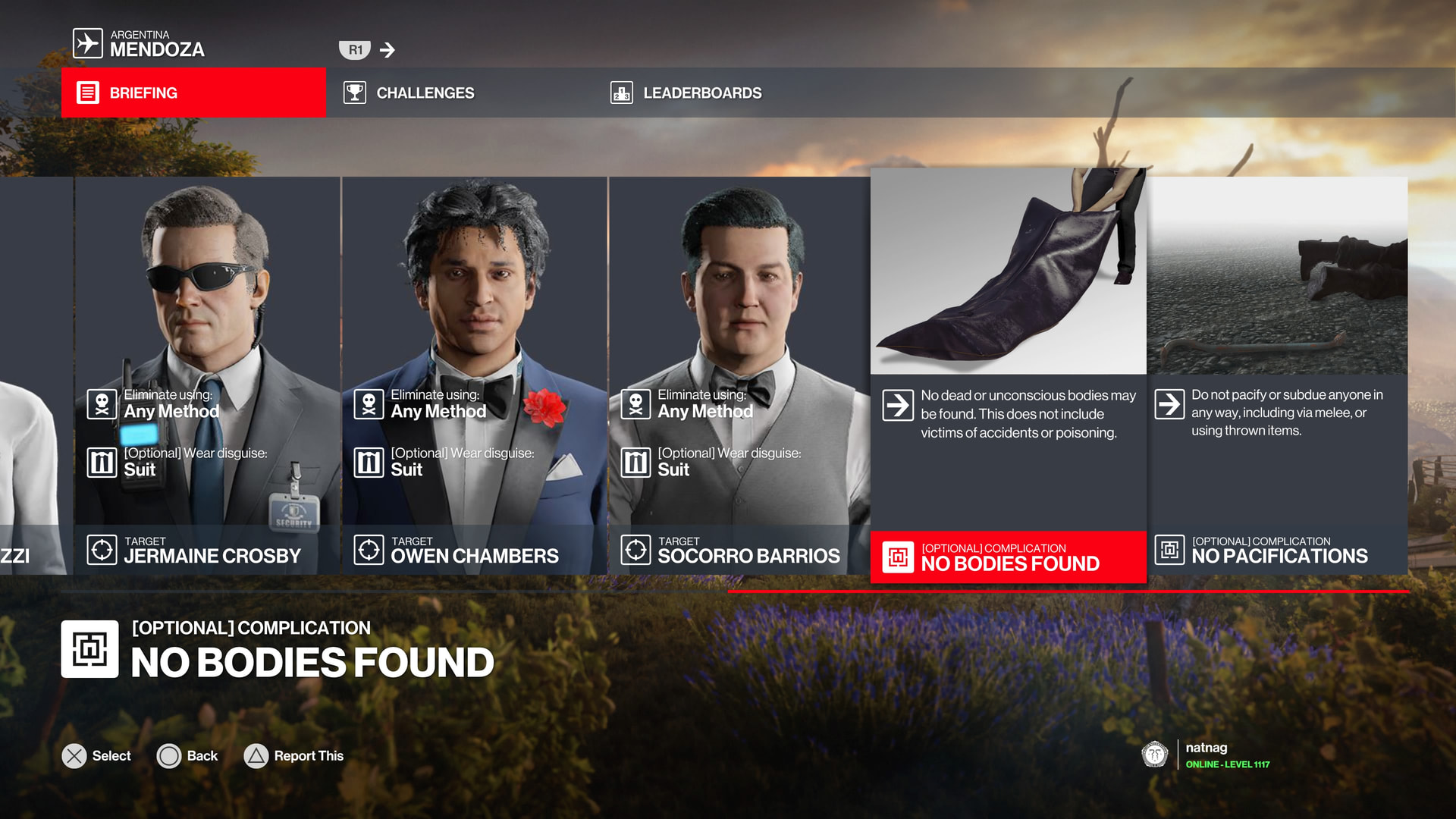Click the natnag player profile badge

tap(1206, 755)
